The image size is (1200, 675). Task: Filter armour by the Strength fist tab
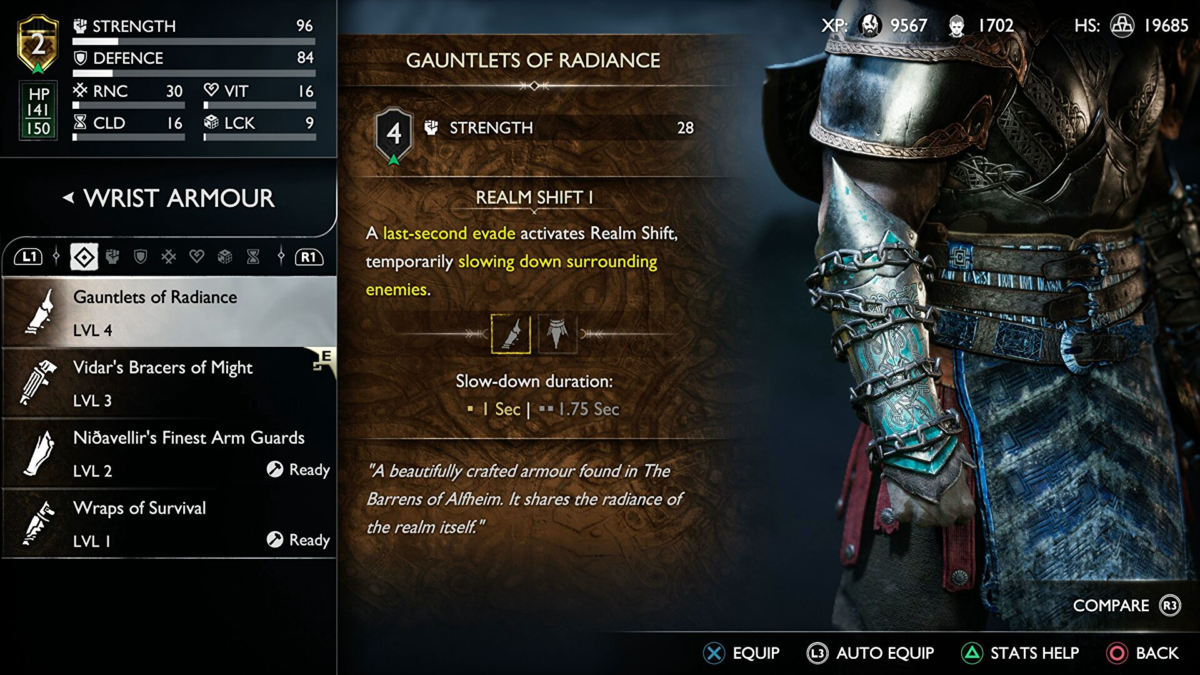[113, 257]
